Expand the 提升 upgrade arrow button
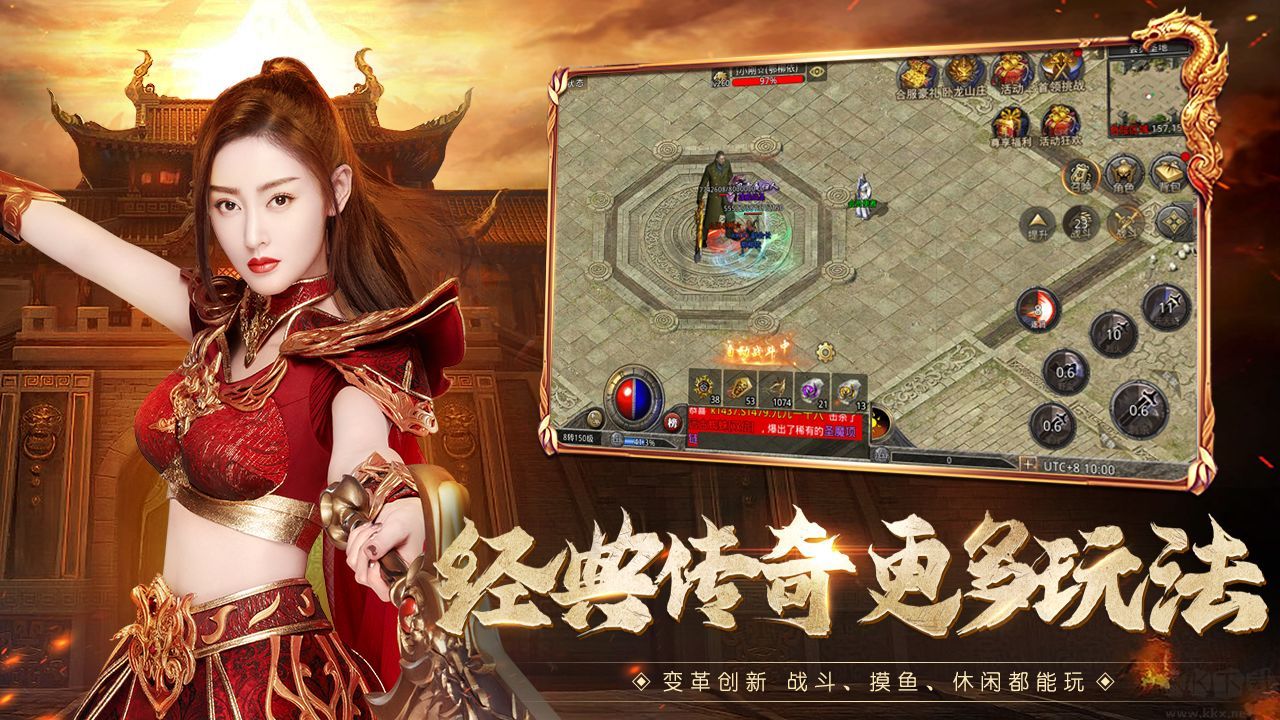 pyautogui.click(x=1038, y=220)
